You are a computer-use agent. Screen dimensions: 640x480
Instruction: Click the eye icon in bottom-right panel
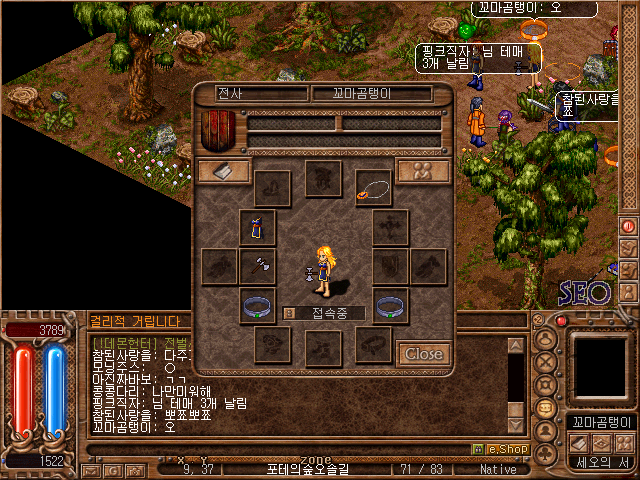[602, 442]
